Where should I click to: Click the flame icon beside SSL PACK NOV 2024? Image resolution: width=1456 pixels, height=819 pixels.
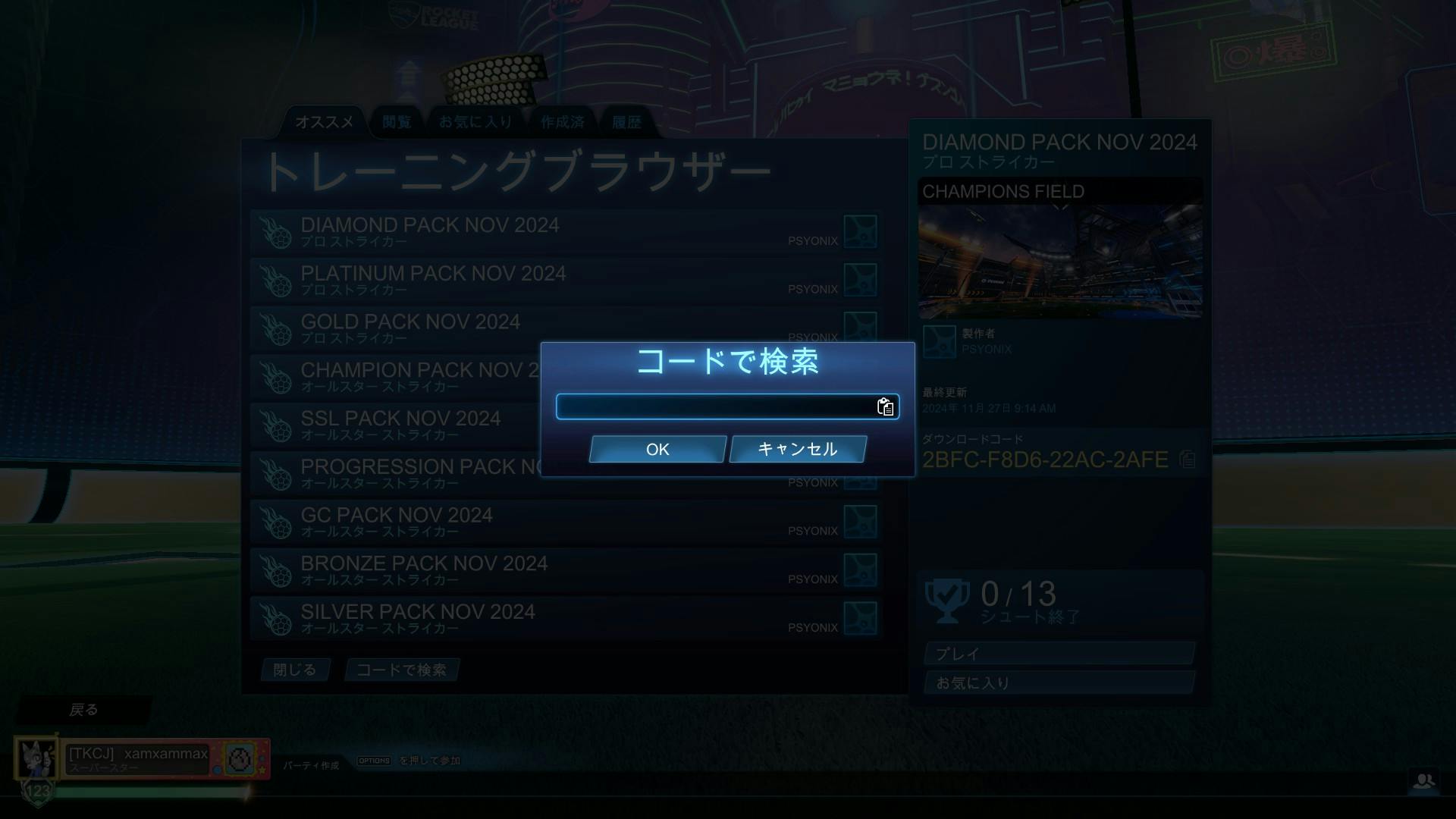click(275, 425)
